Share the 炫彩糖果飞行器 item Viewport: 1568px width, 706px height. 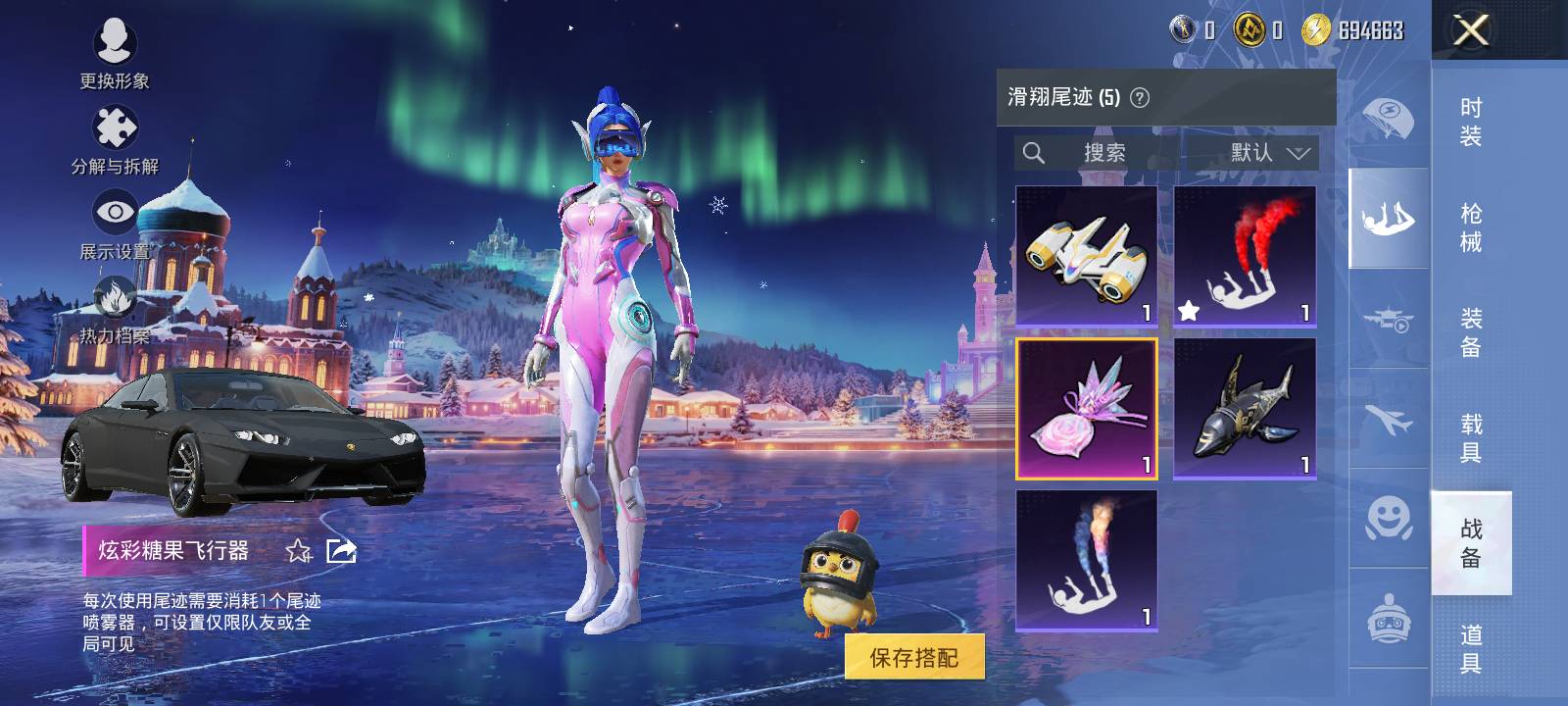[341, 551]
